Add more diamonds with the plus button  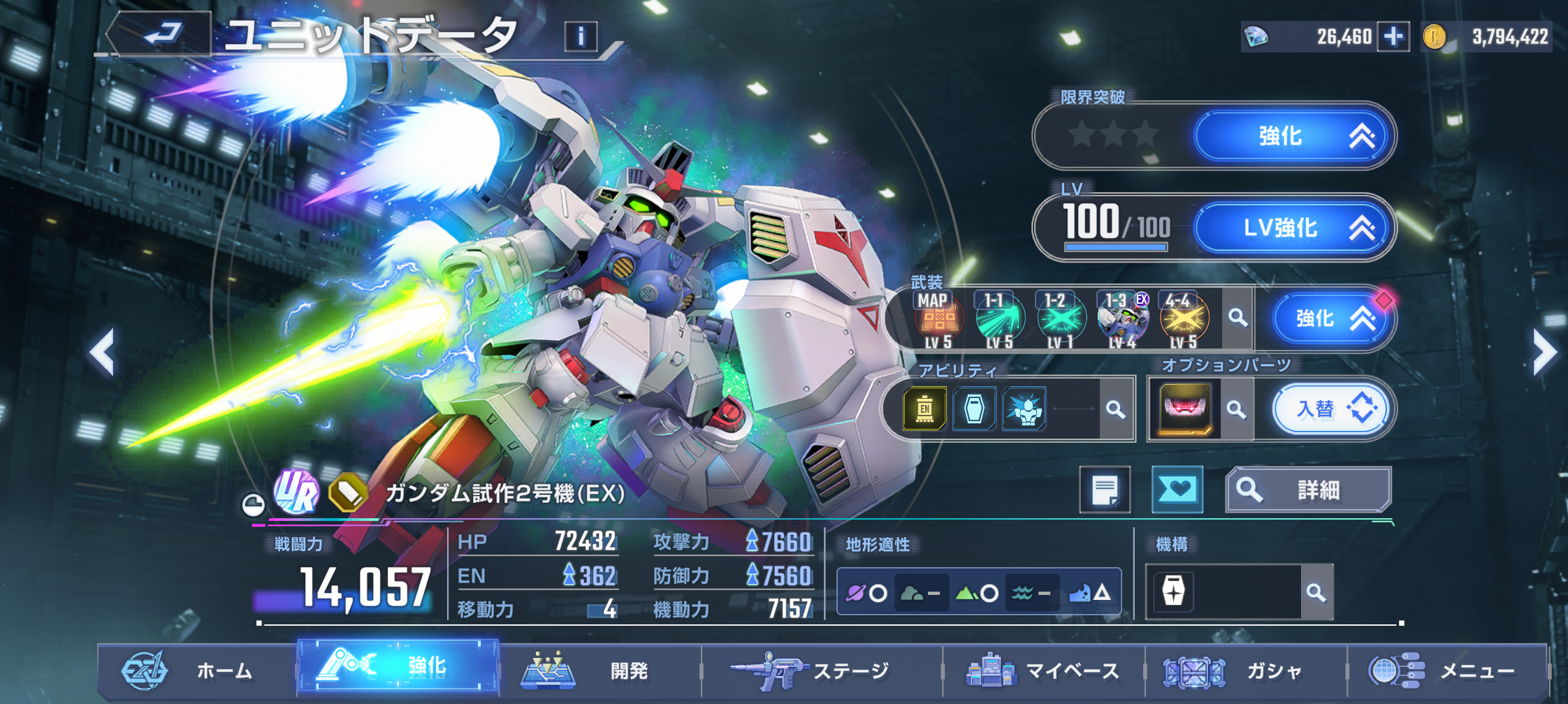1393,36
